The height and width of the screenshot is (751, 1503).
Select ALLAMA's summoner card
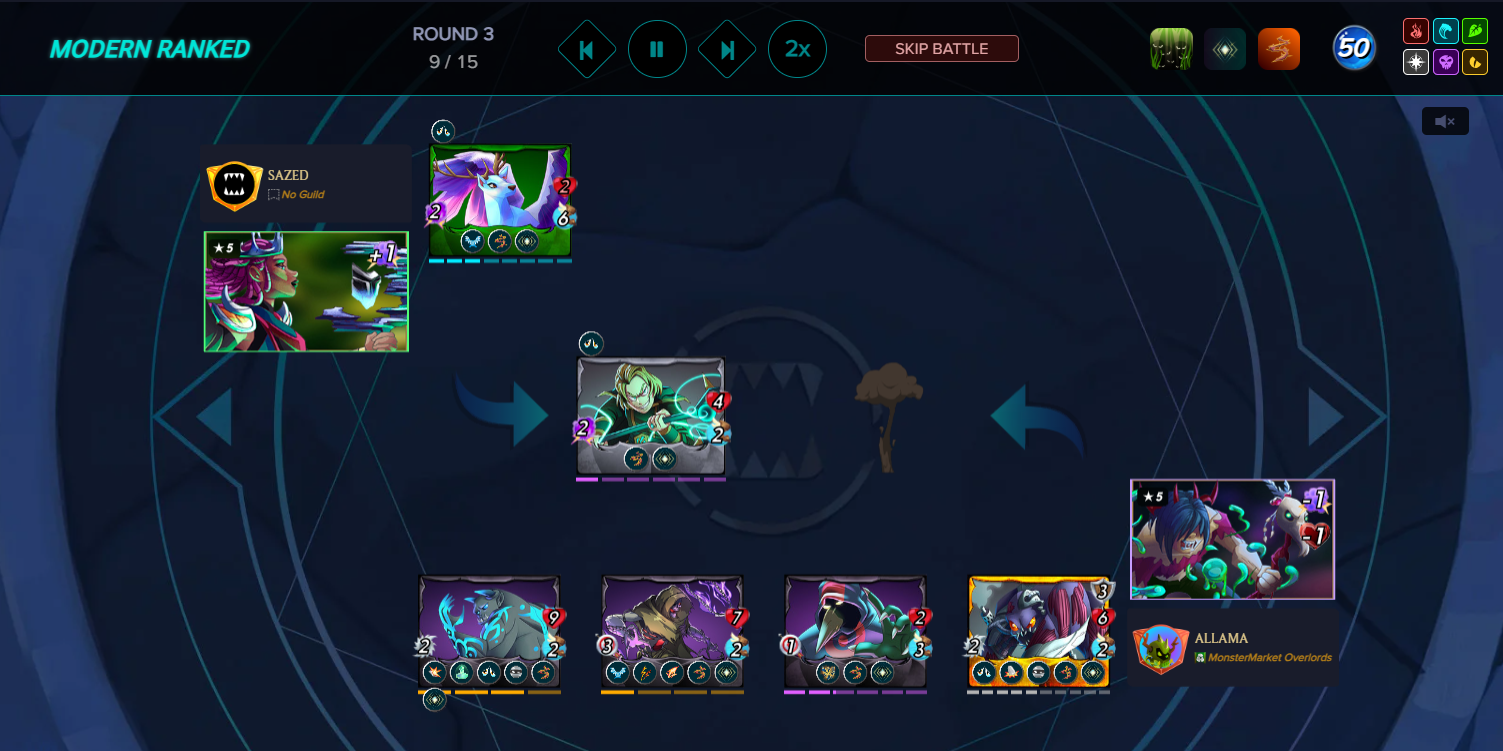pos(1232,538)
